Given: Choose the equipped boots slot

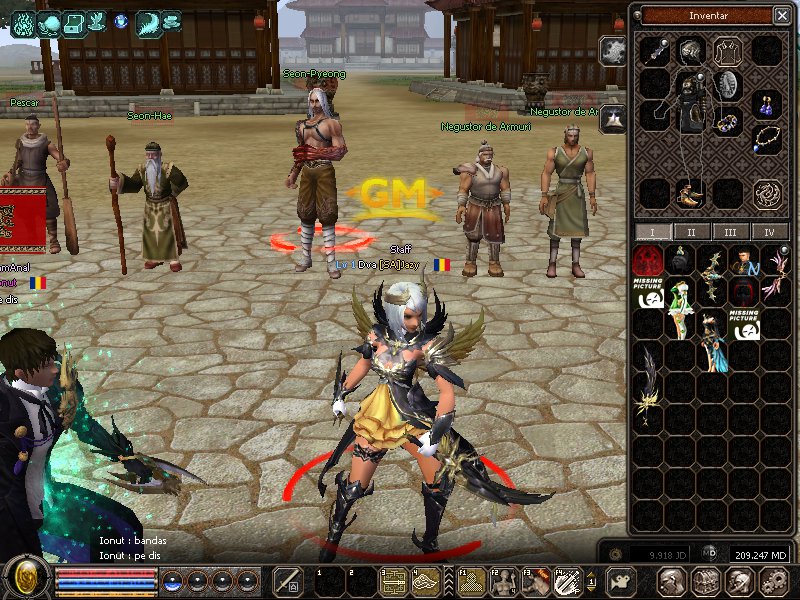Looking at the screenshot, I should click(689, 192).
